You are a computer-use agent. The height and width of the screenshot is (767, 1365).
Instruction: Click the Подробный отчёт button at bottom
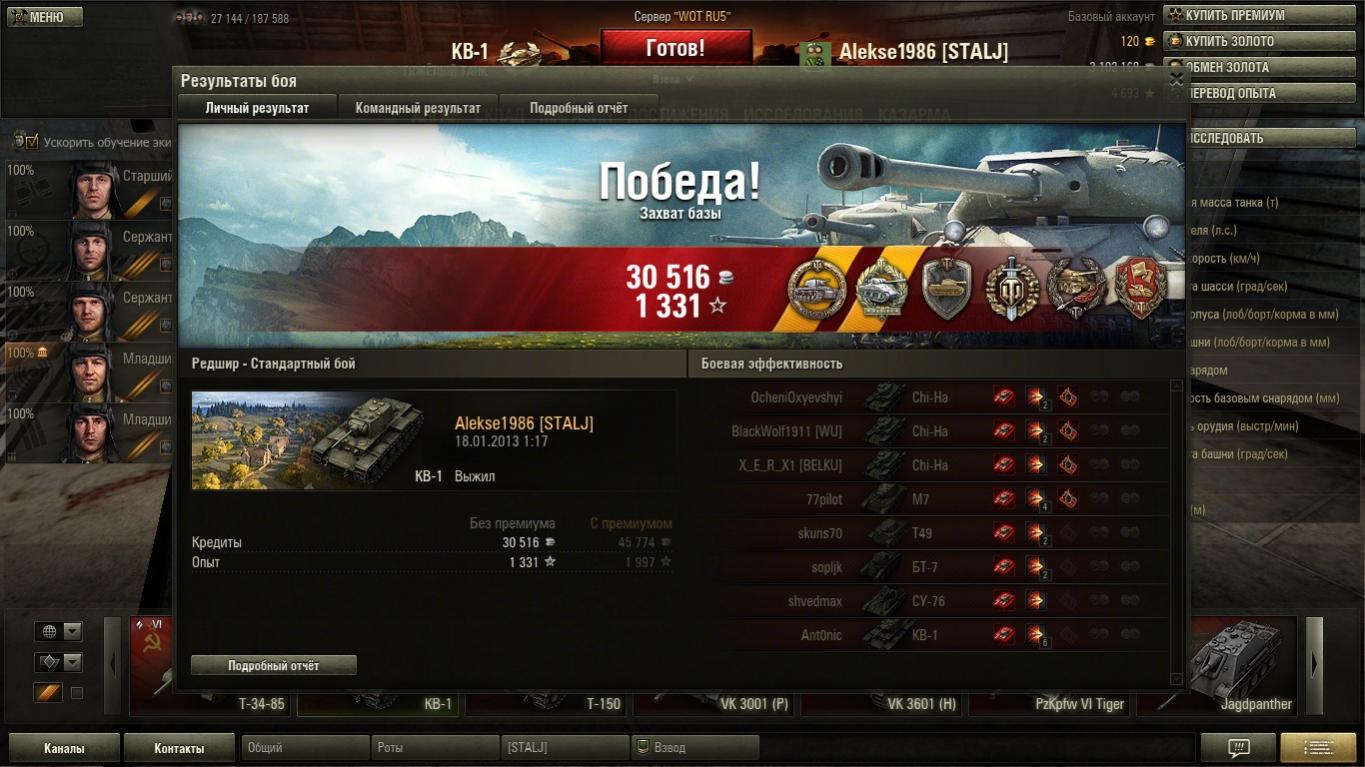click(273, 665)
